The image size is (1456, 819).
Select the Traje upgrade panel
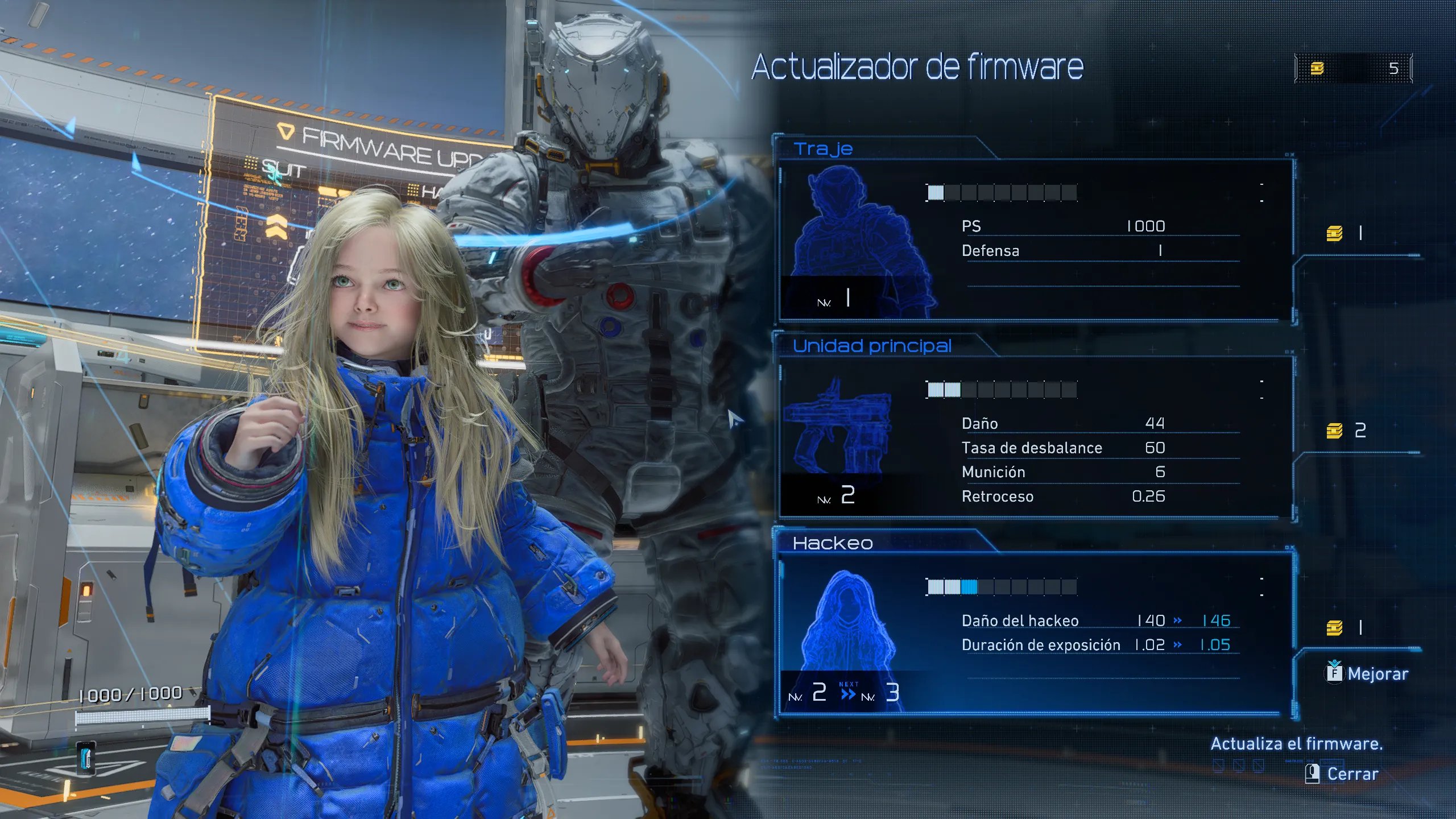[x=1035, y=240]
